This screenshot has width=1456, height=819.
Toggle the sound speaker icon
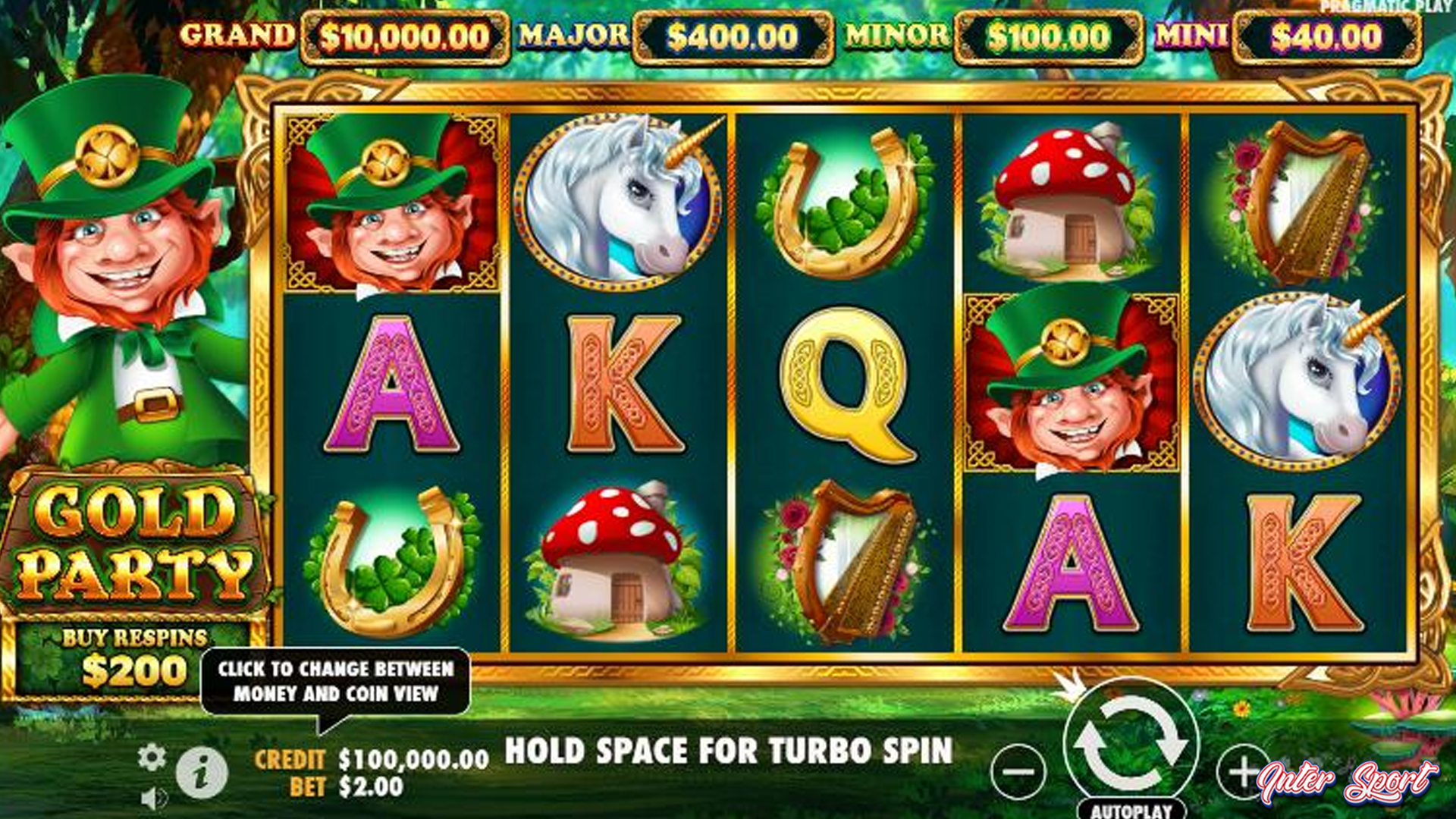click(x=154, y=798)
